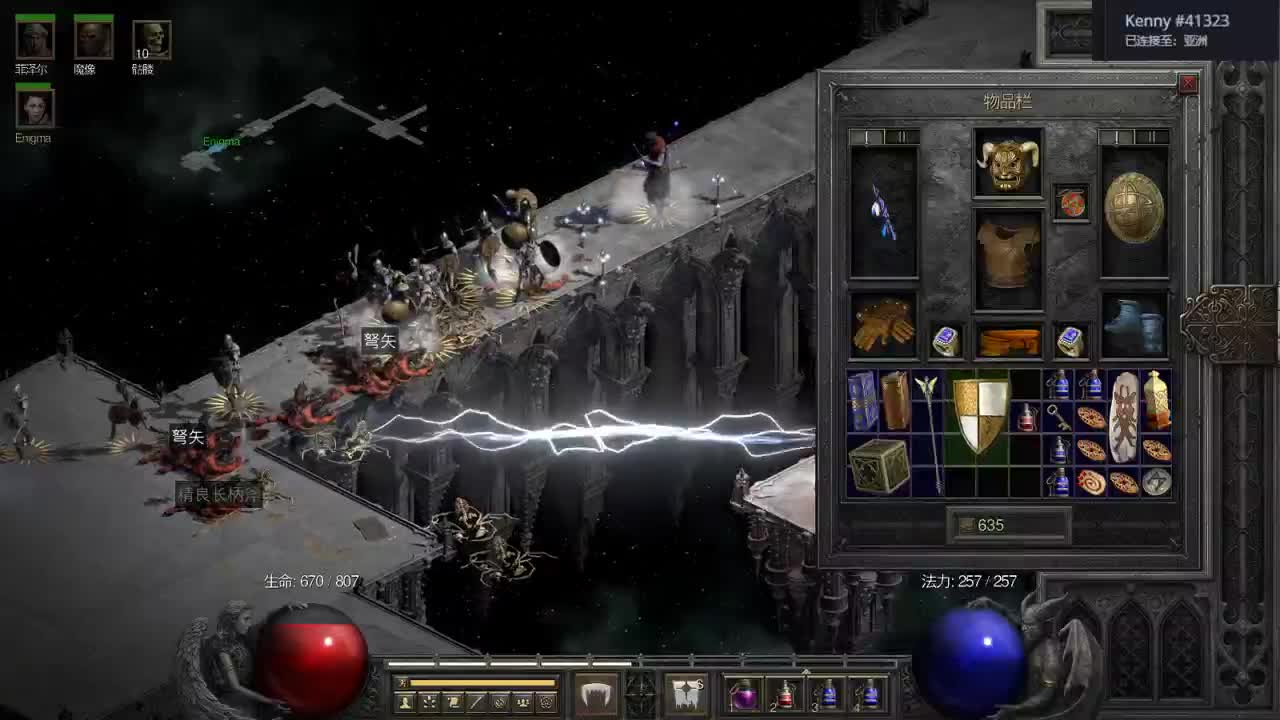
Task: Expand the potion belt with the arrow
Action: coord(806,671)
